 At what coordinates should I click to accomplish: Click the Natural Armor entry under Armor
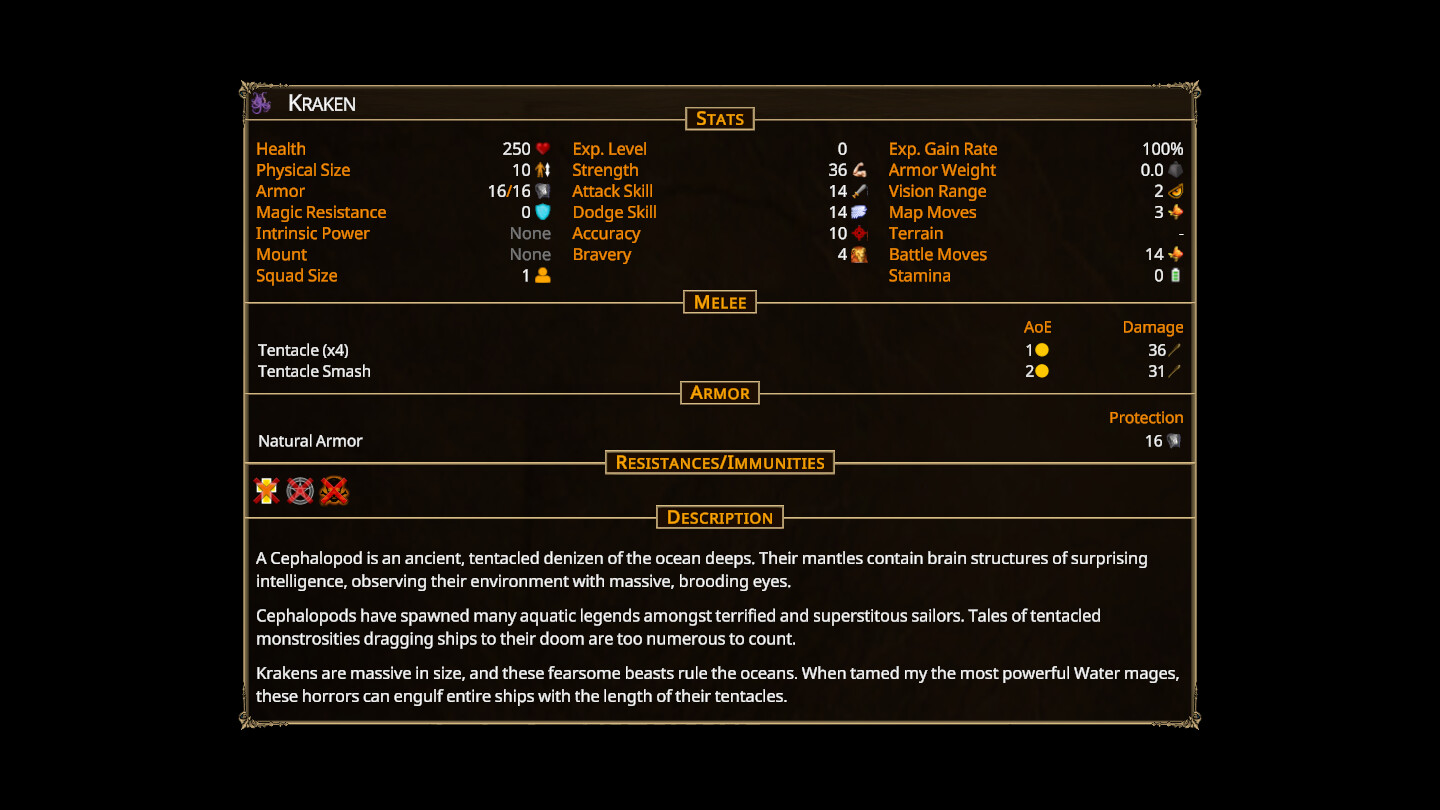coord(310,440)
